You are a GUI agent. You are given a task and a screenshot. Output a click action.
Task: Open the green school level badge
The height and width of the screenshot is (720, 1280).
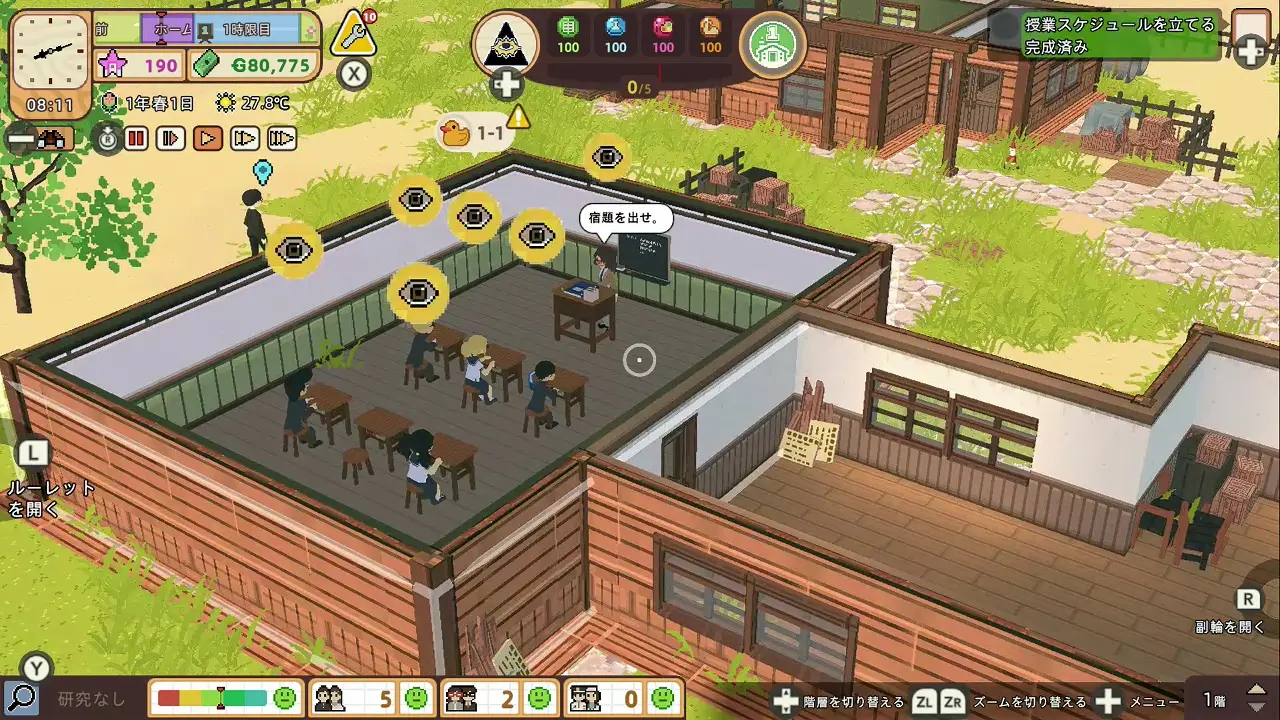773,43
